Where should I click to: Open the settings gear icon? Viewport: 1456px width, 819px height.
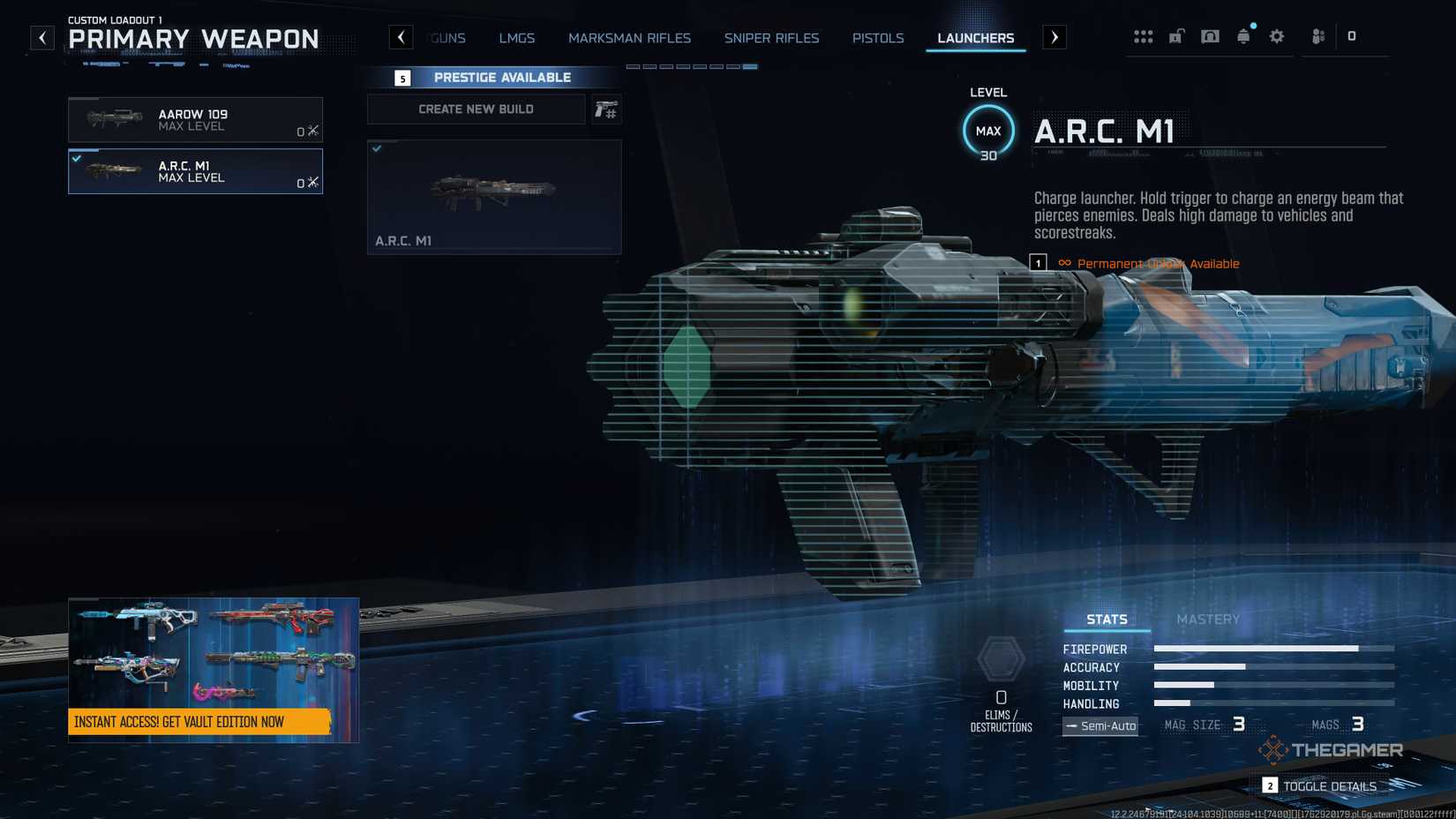coord(1276,36)
